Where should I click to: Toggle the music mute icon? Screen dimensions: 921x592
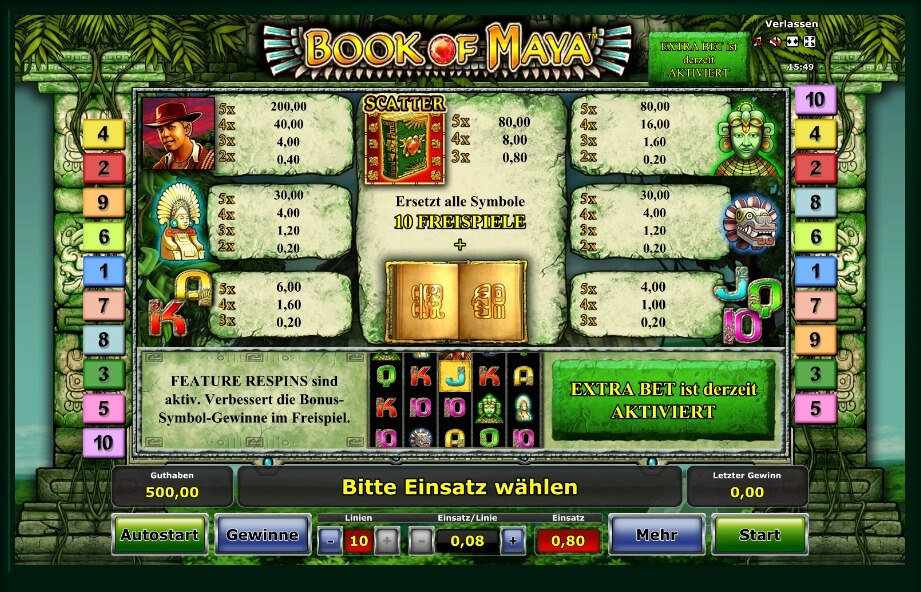point(757,41)
